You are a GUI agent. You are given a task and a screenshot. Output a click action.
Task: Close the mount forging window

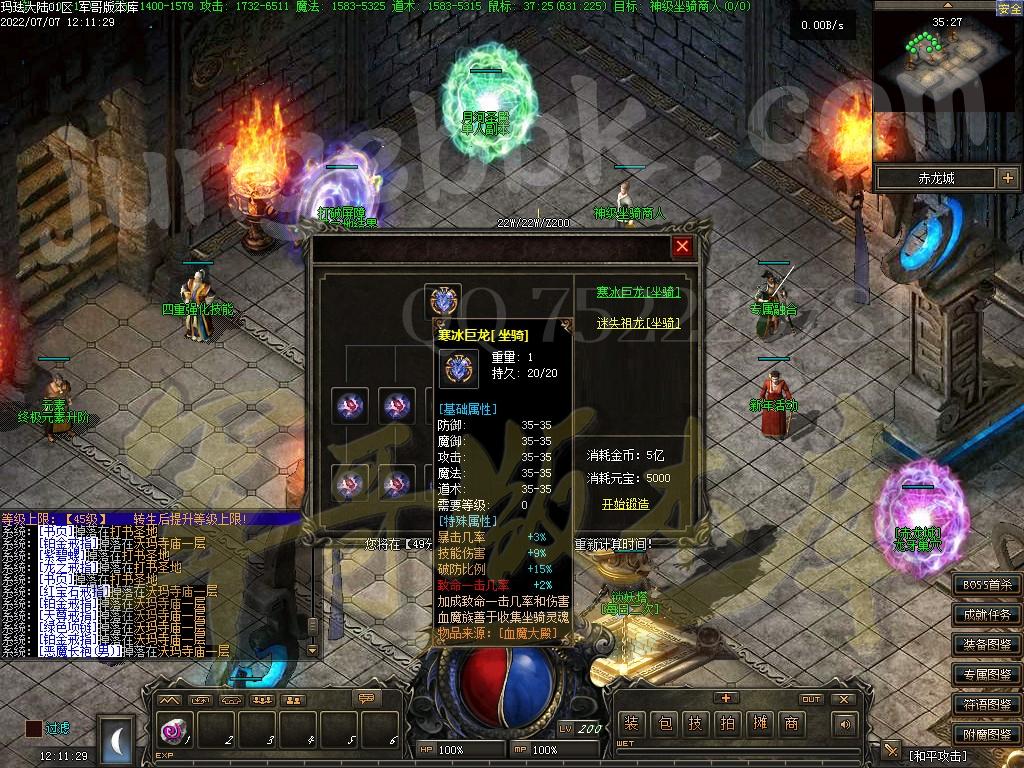pos(682,246)
